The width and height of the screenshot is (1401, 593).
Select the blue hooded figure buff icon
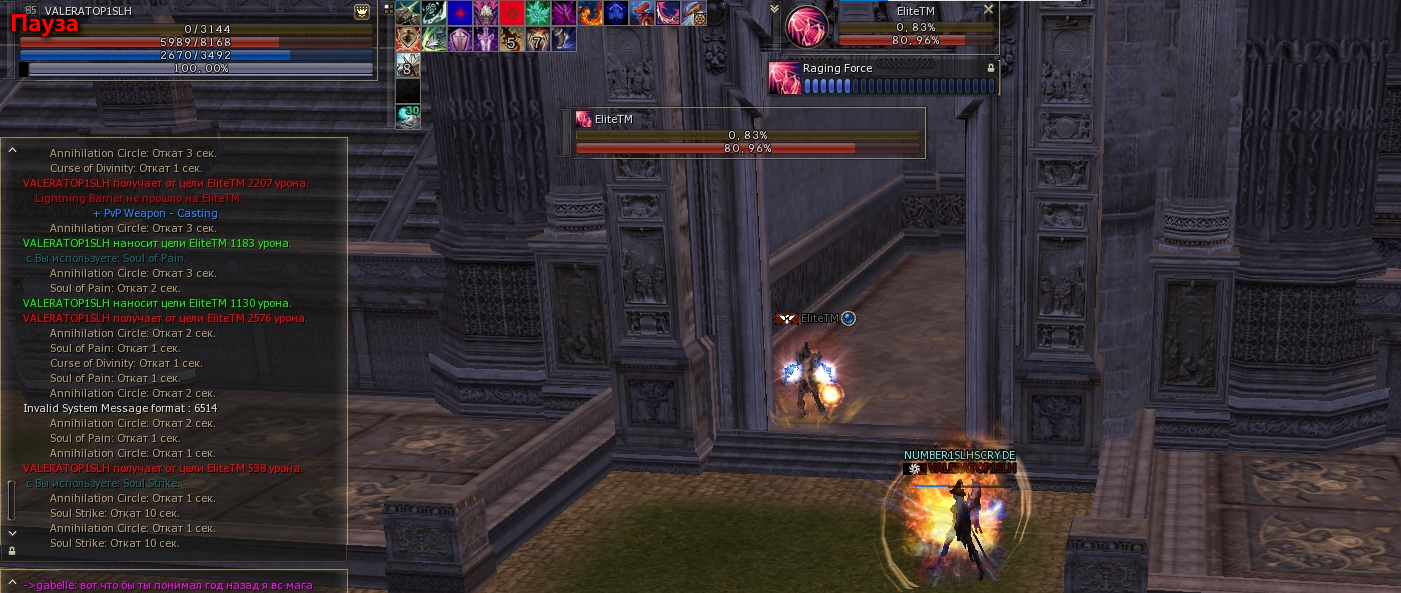616,14
